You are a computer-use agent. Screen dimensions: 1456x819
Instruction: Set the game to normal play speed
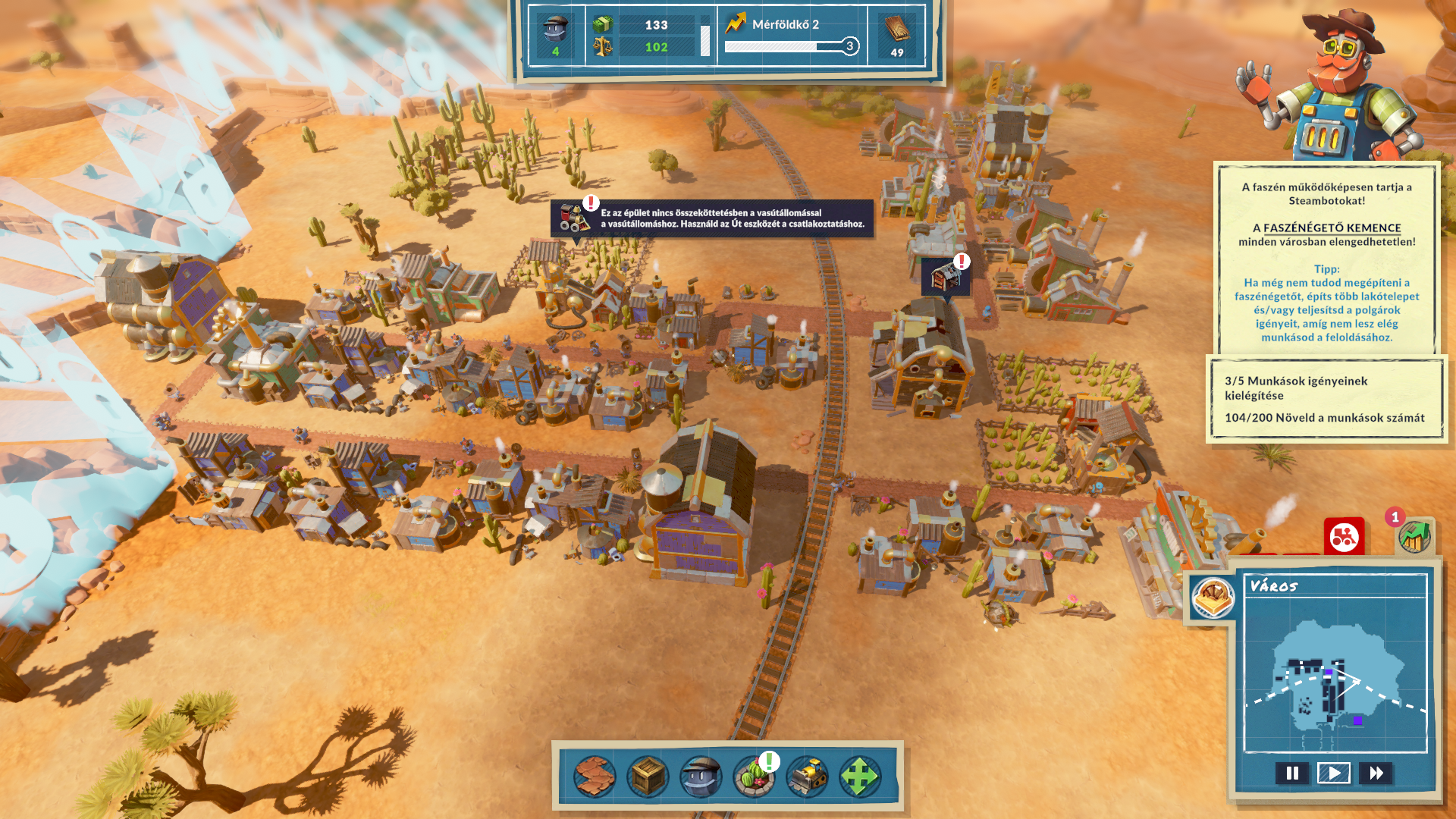[1334, 773]
